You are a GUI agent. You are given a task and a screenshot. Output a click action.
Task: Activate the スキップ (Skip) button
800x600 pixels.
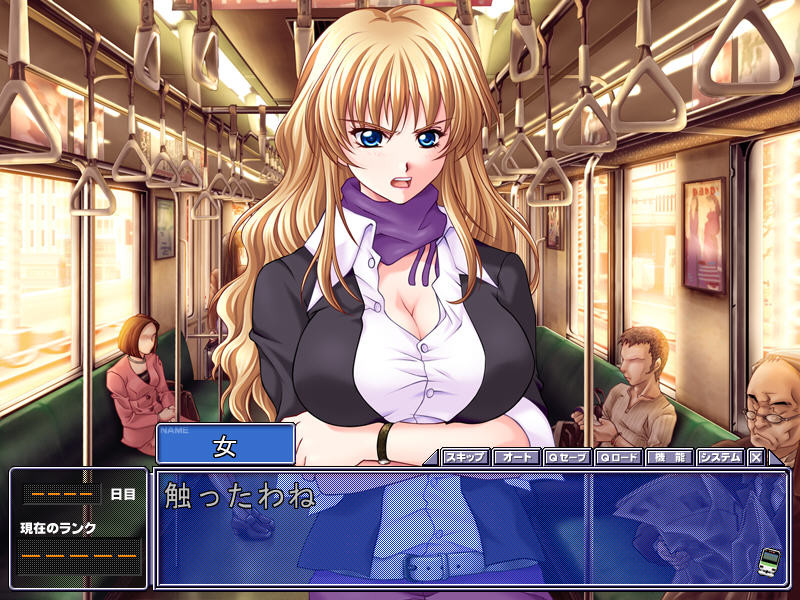coord(465,457)
